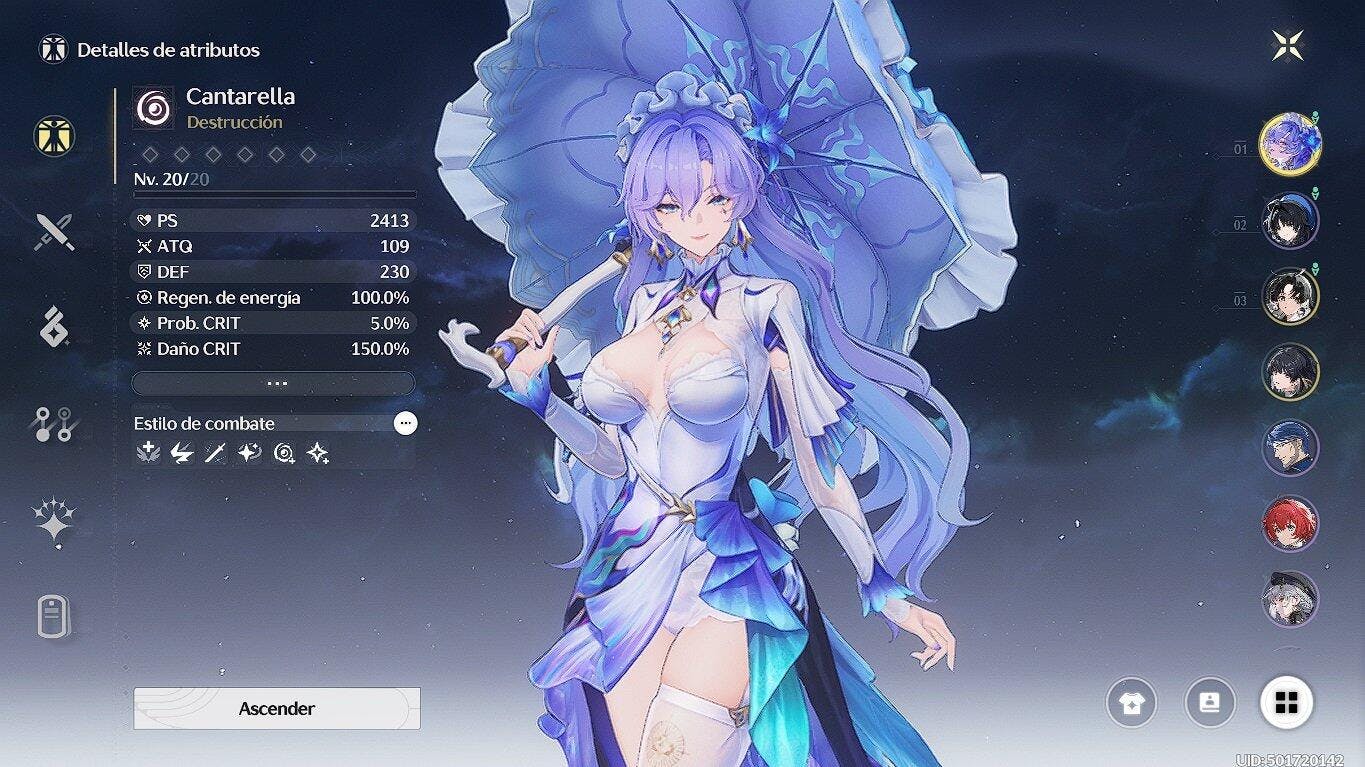Choose the character in team slot 02
This screenshot has width=1365, height=767.
tap(1290, 221)
